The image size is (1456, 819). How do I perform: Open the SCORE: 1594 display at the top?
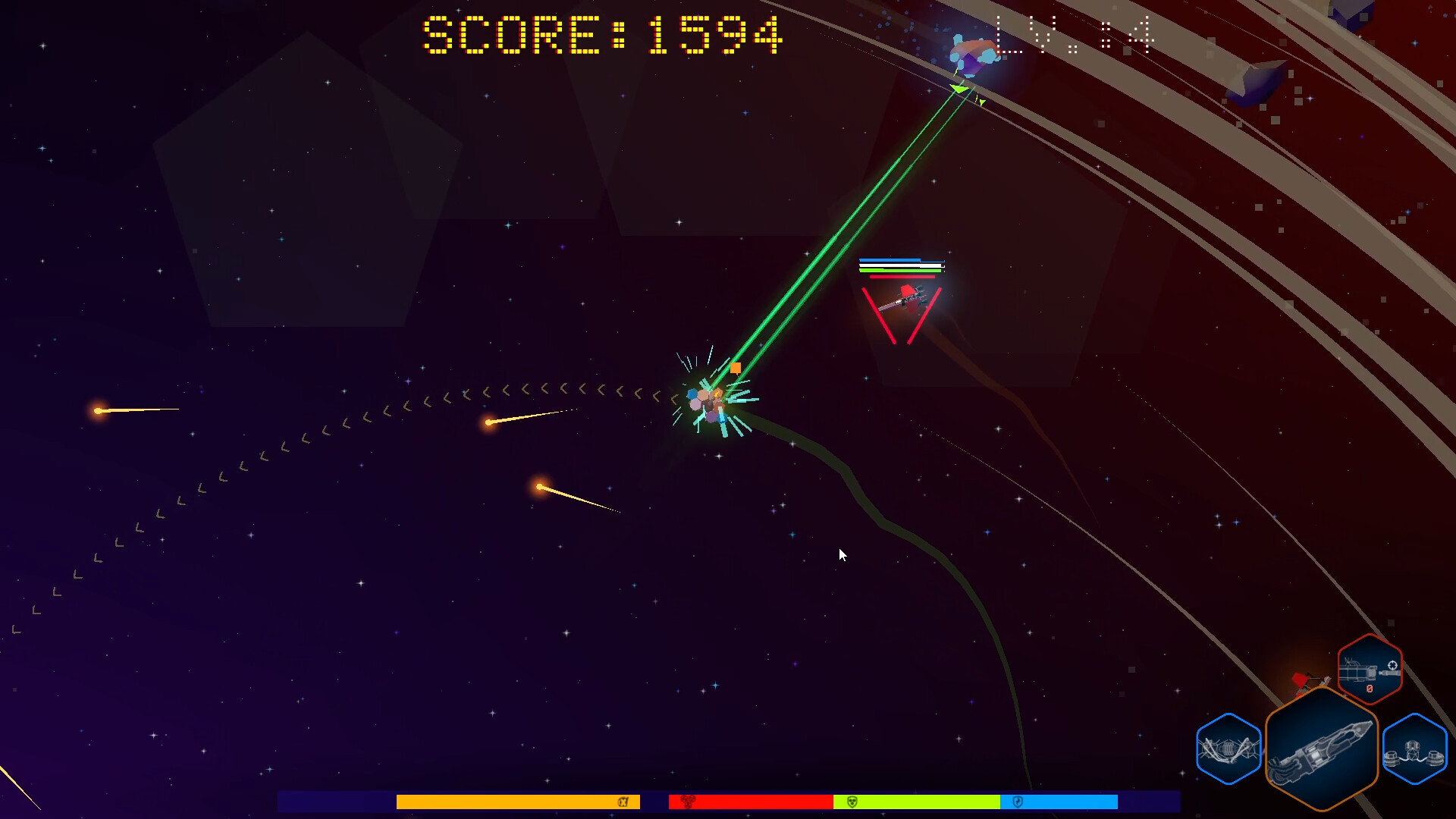(599, 34)
